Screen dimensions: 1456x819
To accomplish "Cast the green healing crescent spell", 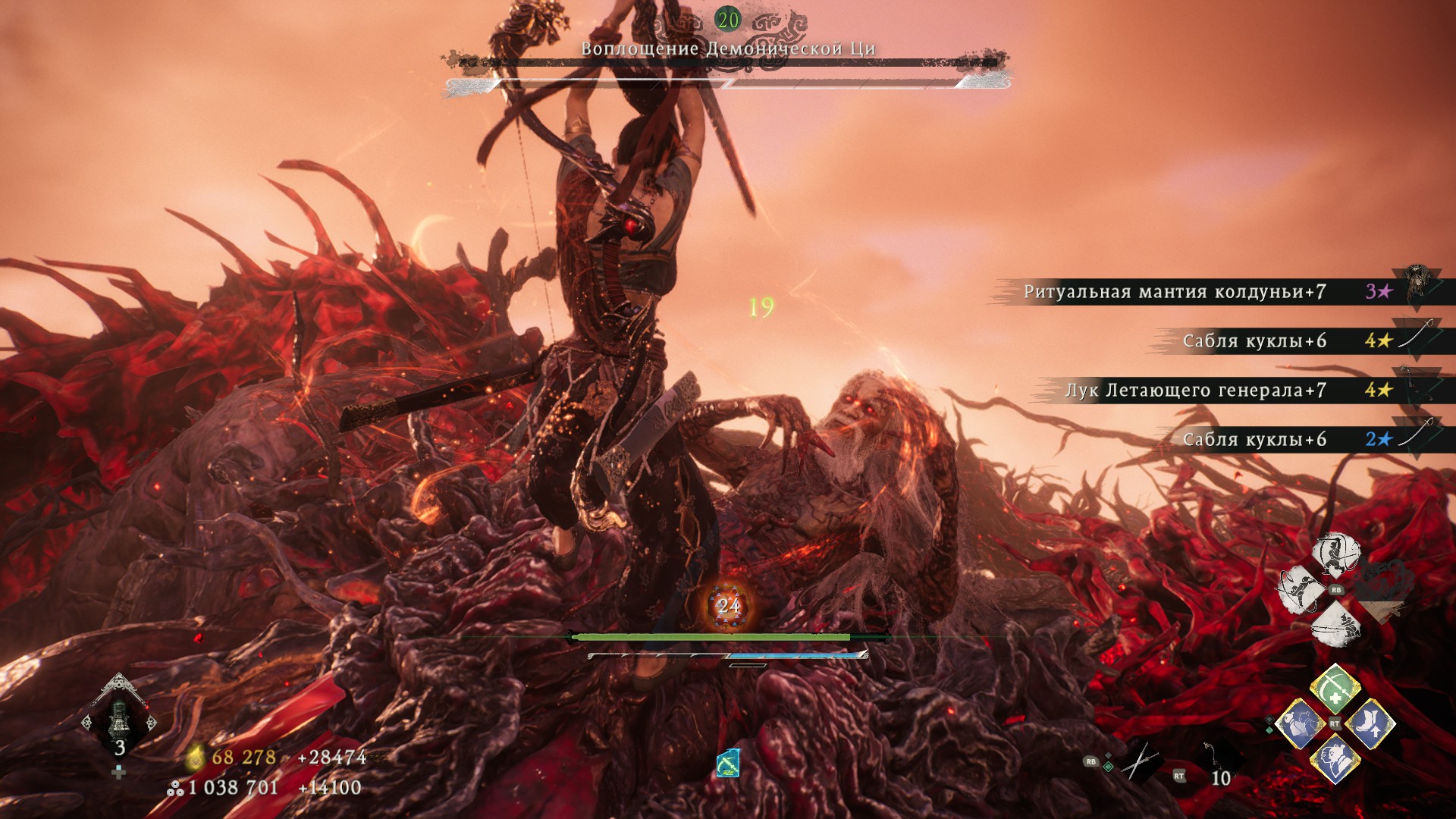I will pyautogui.click(x=1335, y=689).
